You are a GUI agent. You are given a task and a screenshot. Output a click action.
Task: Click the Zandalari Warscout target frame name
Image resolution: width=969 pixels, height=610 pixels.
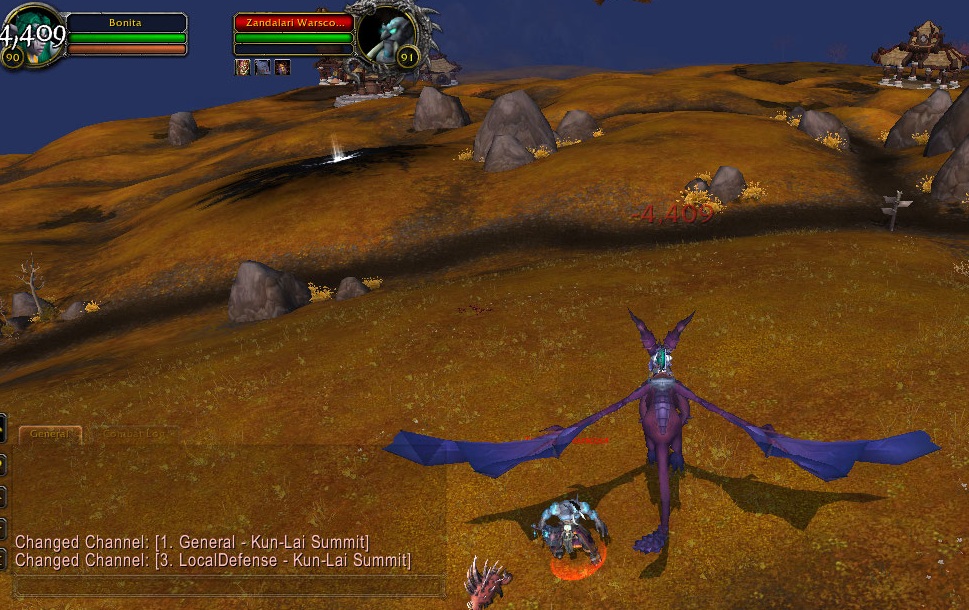[293, 23]
